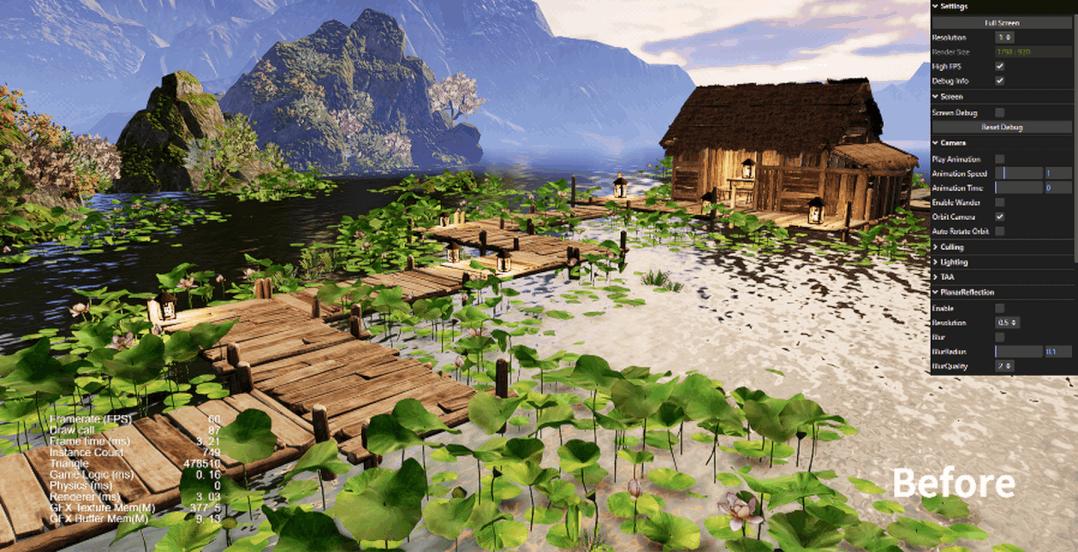The width and height of the screenshot is (1078, 552).
Task: Collapse the PlanarReflection section
Action: coord(966,292)
